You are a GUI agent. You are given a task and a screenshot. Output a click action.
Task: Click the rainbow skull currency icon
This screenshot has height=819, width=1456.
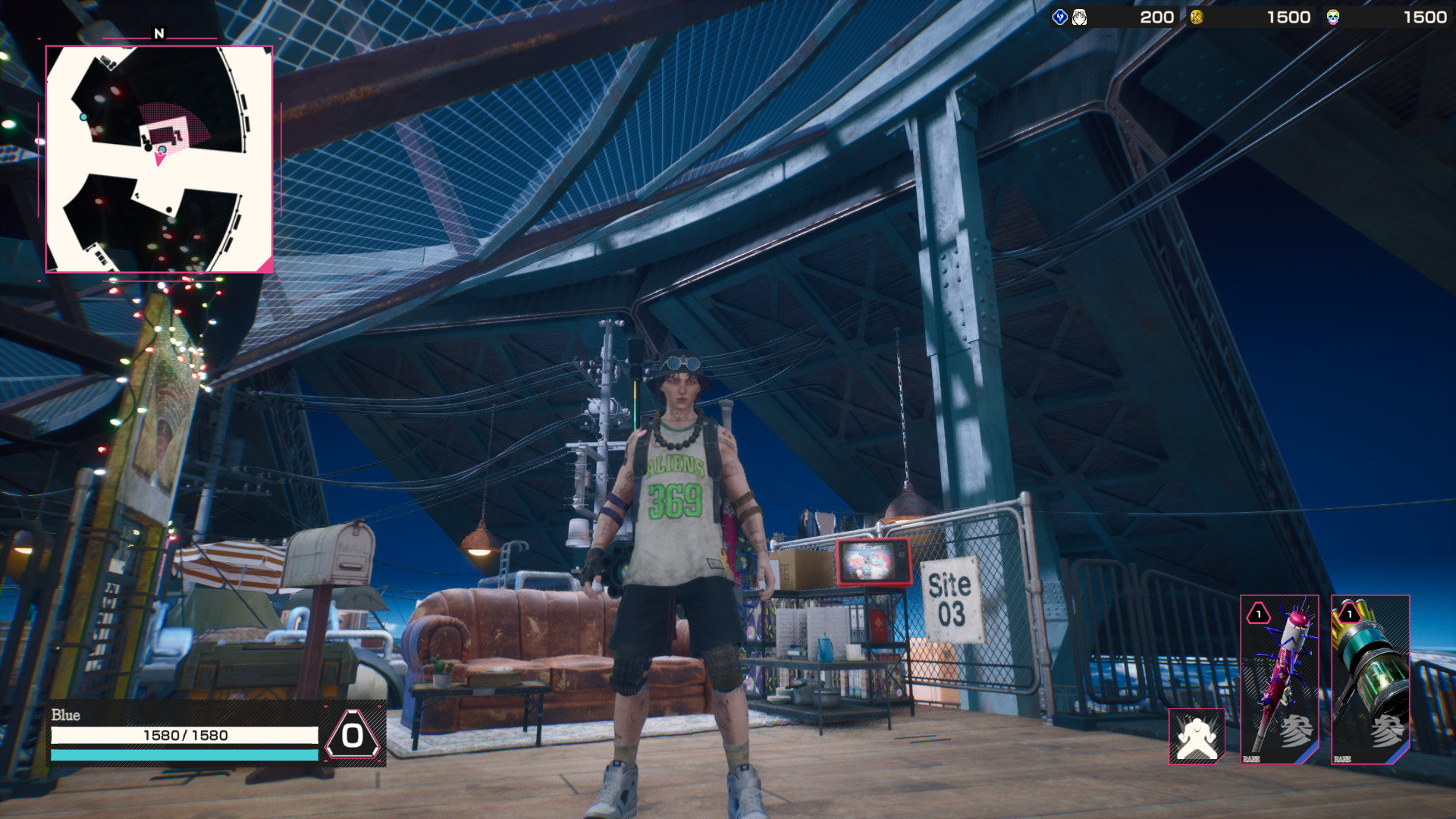pyautogui.click(x=1332, y=17)
